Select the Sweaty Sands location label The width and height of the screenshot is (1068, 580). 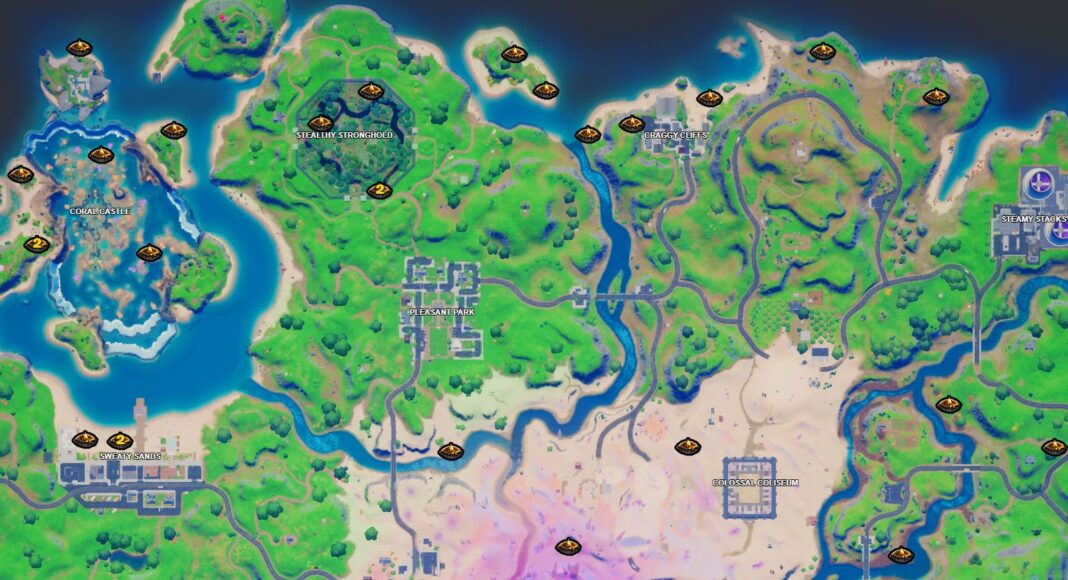point(130,456)
